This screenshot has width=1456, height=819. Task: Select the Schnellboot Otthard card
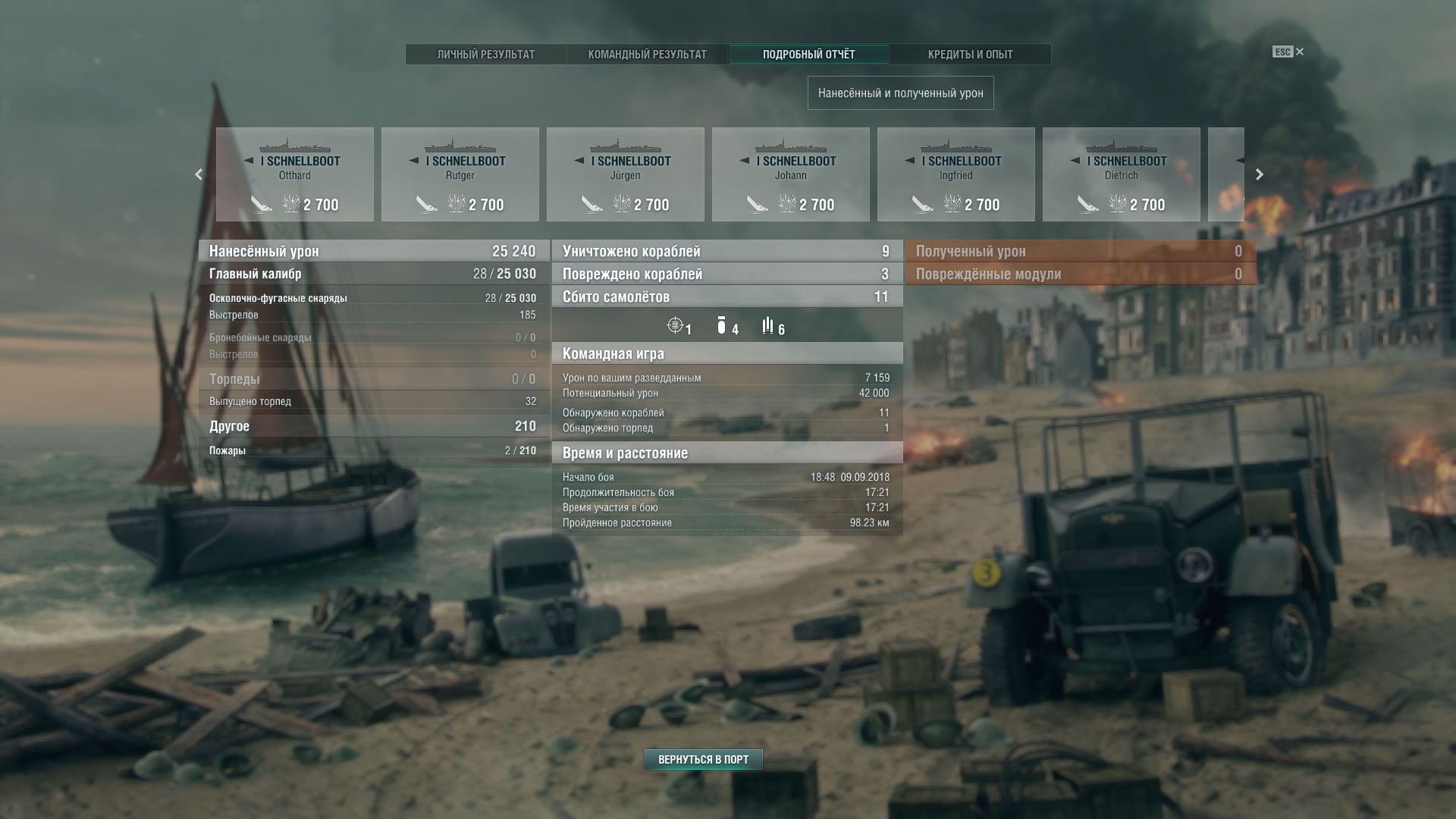(295, 174)
